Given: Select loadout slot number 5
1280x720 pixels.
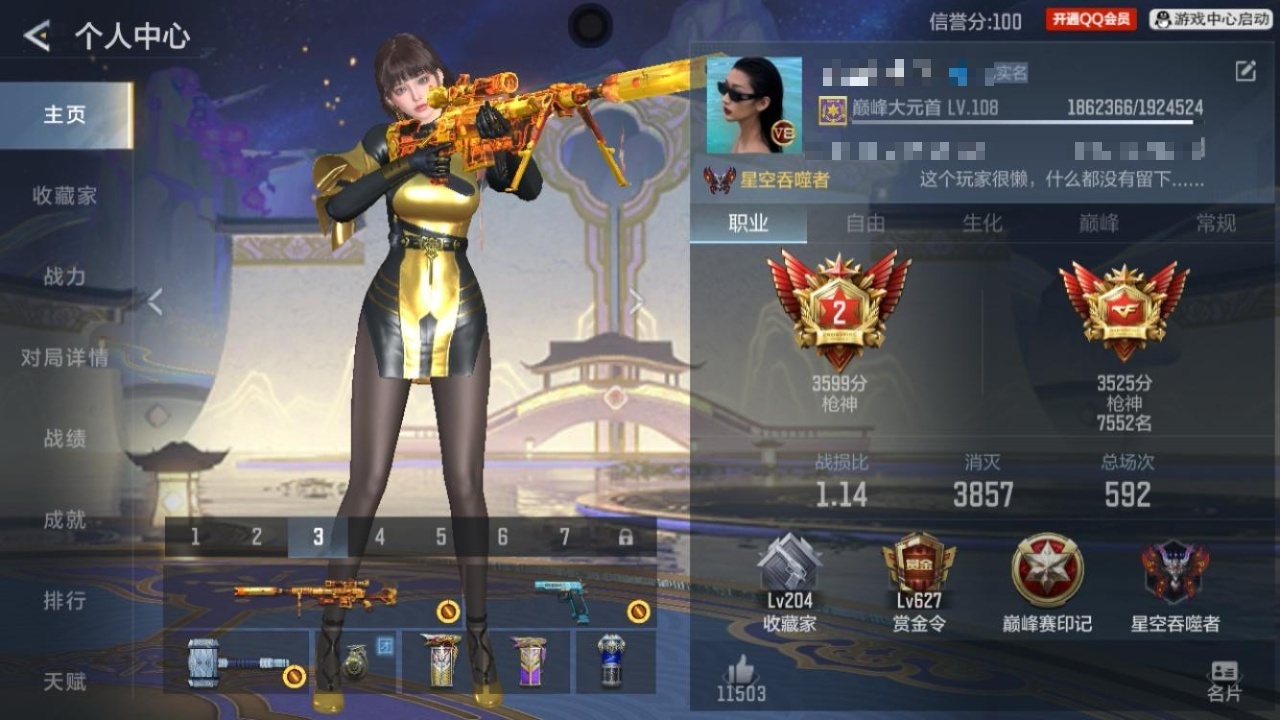Looking at the screenshot, I should [x=441, y=538].
